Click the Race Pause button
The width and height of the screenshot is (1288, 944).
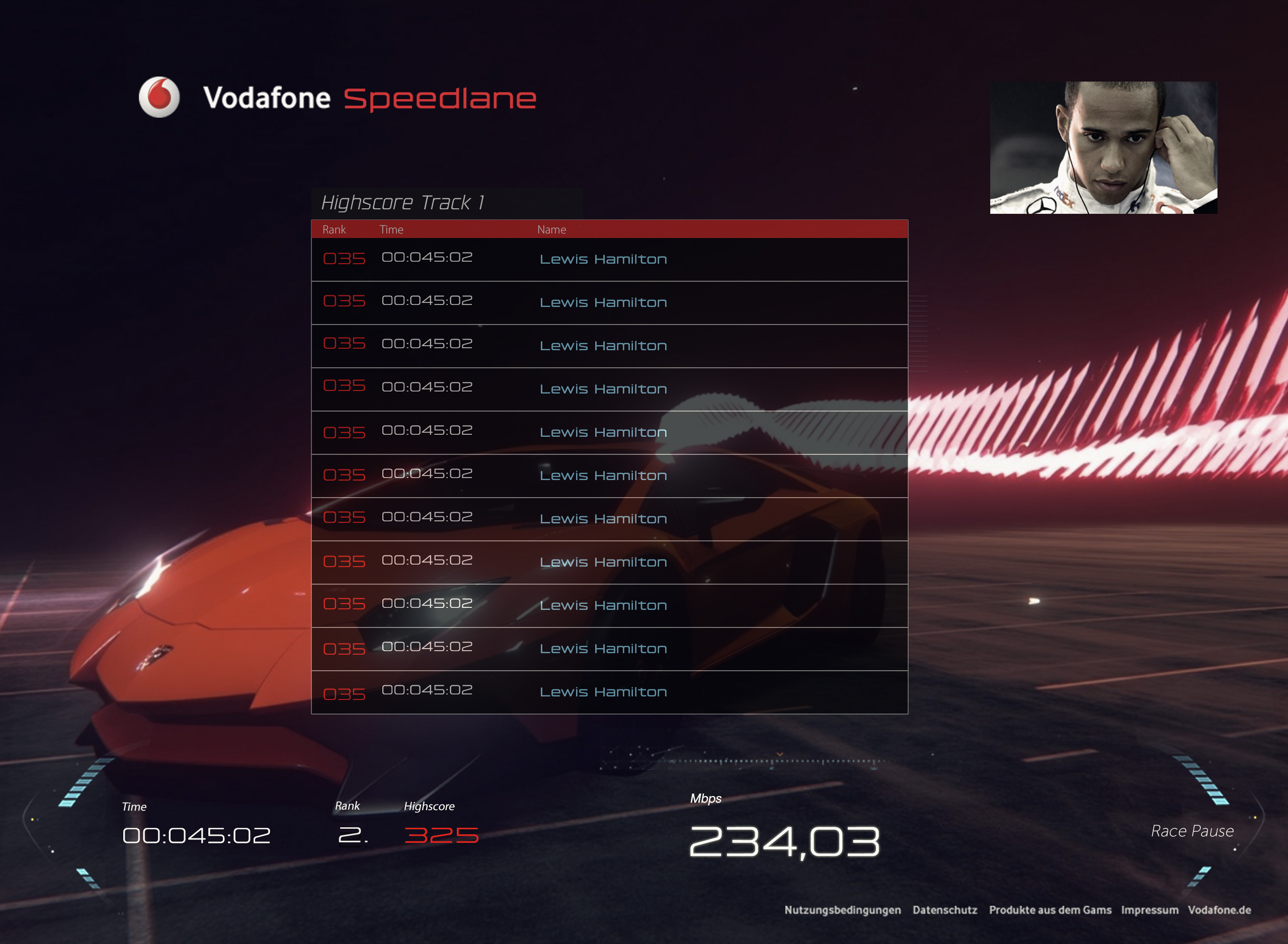click(1192, 831)
